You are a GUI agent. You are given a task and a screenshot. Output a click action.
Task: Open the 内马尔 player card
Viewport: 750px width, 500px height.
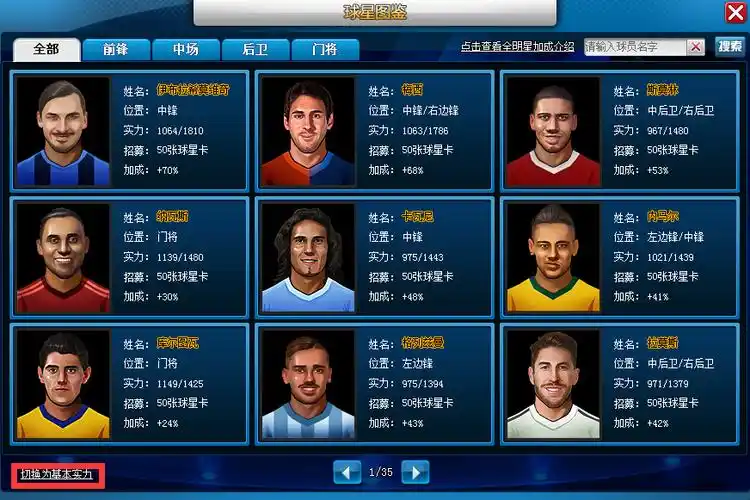pyautogui.click(x=619, y=257)
